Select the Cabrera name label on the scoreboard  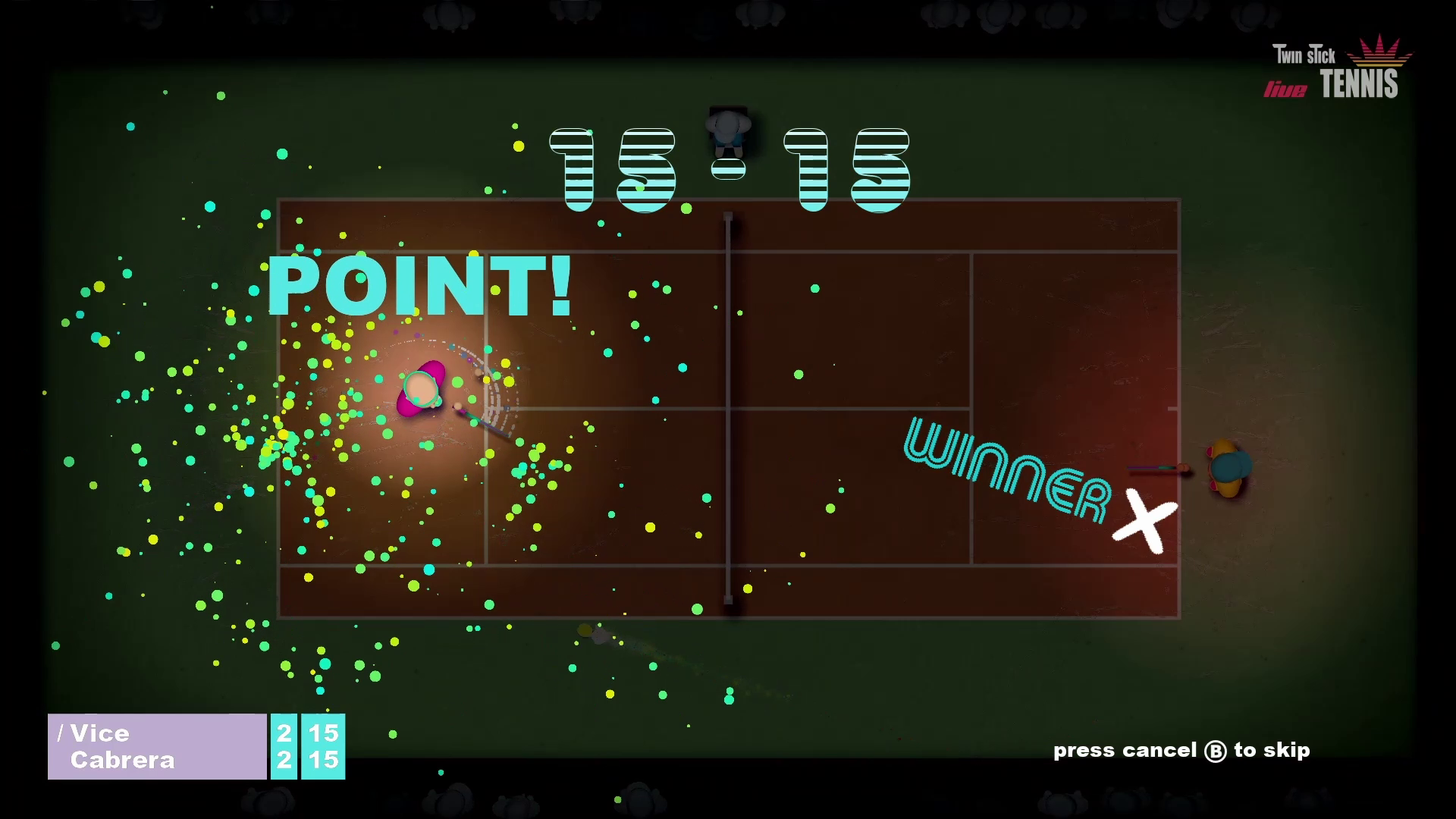[121, 760]
